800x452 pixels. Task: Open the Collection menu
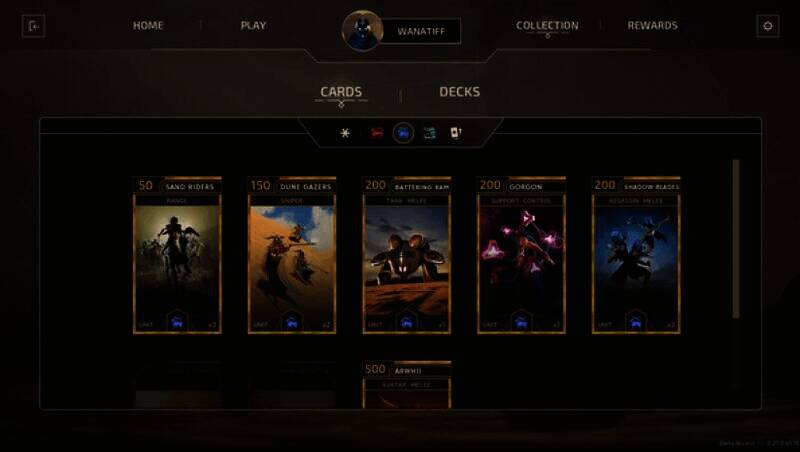tap(547, 26)
